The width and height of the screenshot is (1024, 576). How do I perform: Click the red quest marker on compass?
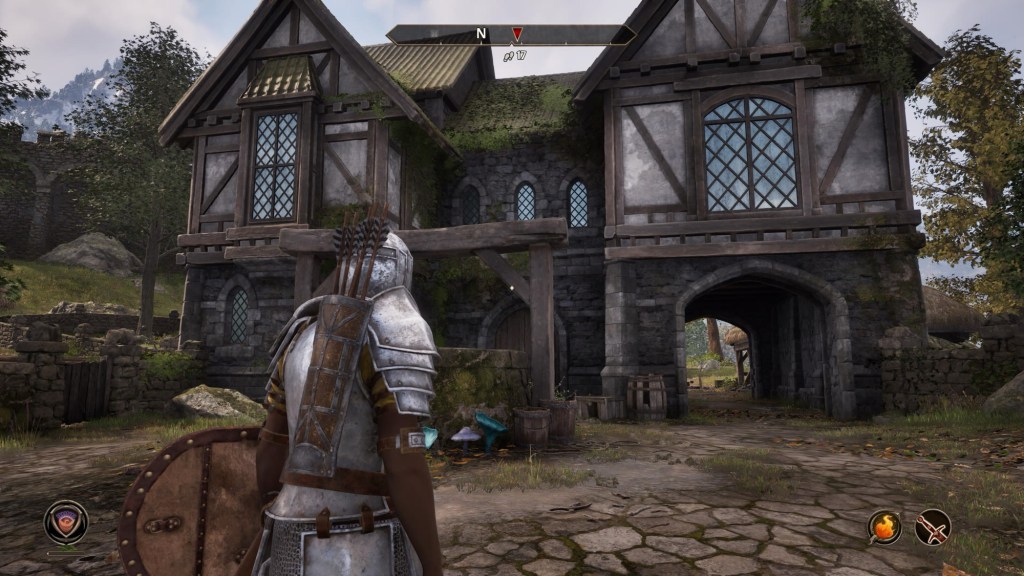(517, 35)
